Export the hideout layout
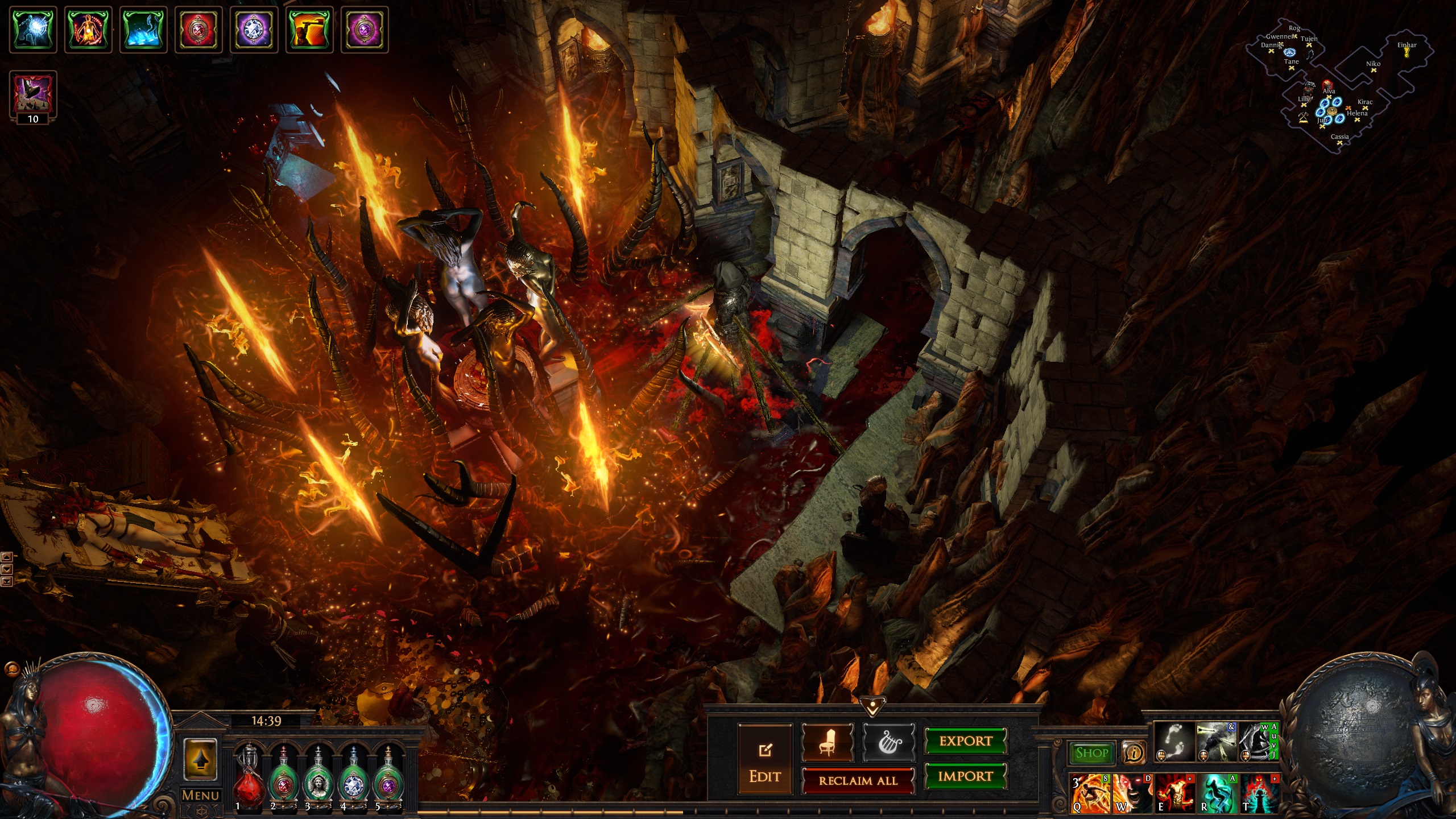The width and height of the screenshot is (1456, 819). click(965, 741)
